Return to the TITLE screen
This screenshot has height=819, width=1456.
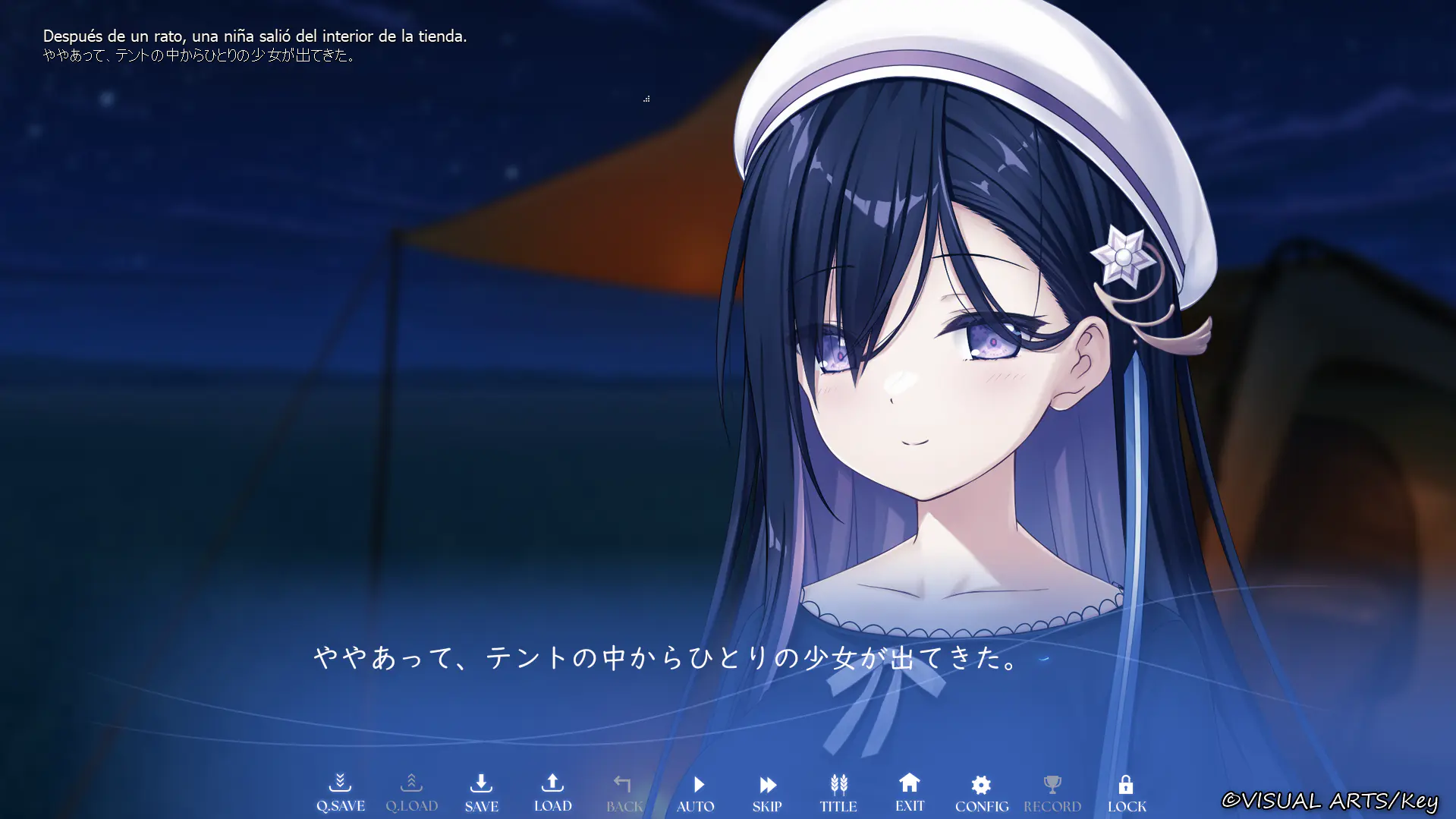tap(838, 792)
